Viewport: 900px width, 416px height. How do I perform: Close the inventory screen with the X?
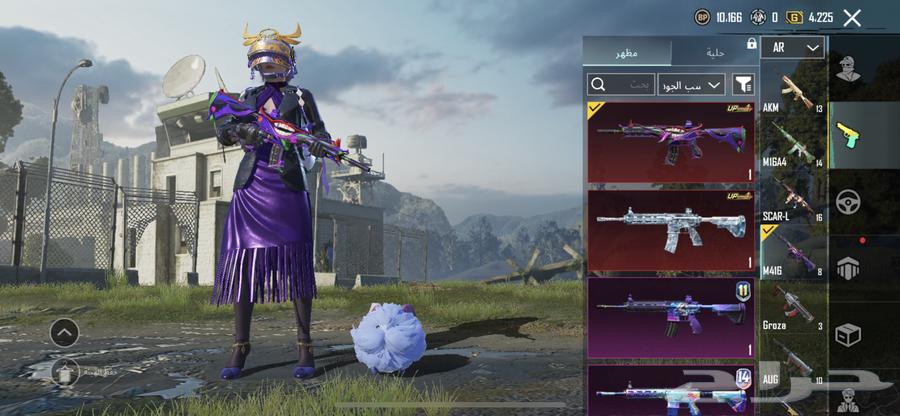852,17
